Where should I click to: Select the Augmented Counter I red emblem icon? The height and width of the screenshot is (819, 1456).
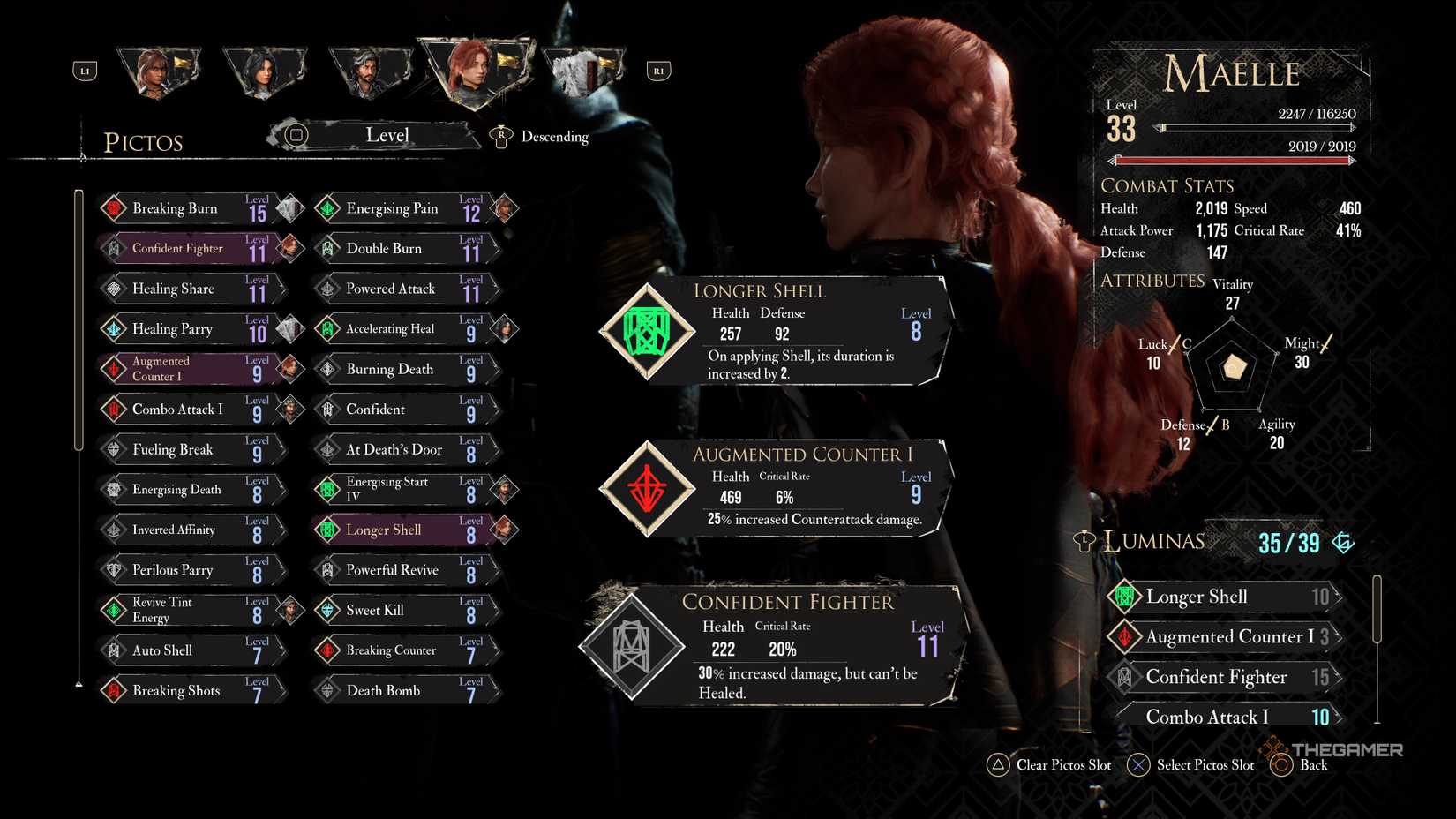click(647, 491)
